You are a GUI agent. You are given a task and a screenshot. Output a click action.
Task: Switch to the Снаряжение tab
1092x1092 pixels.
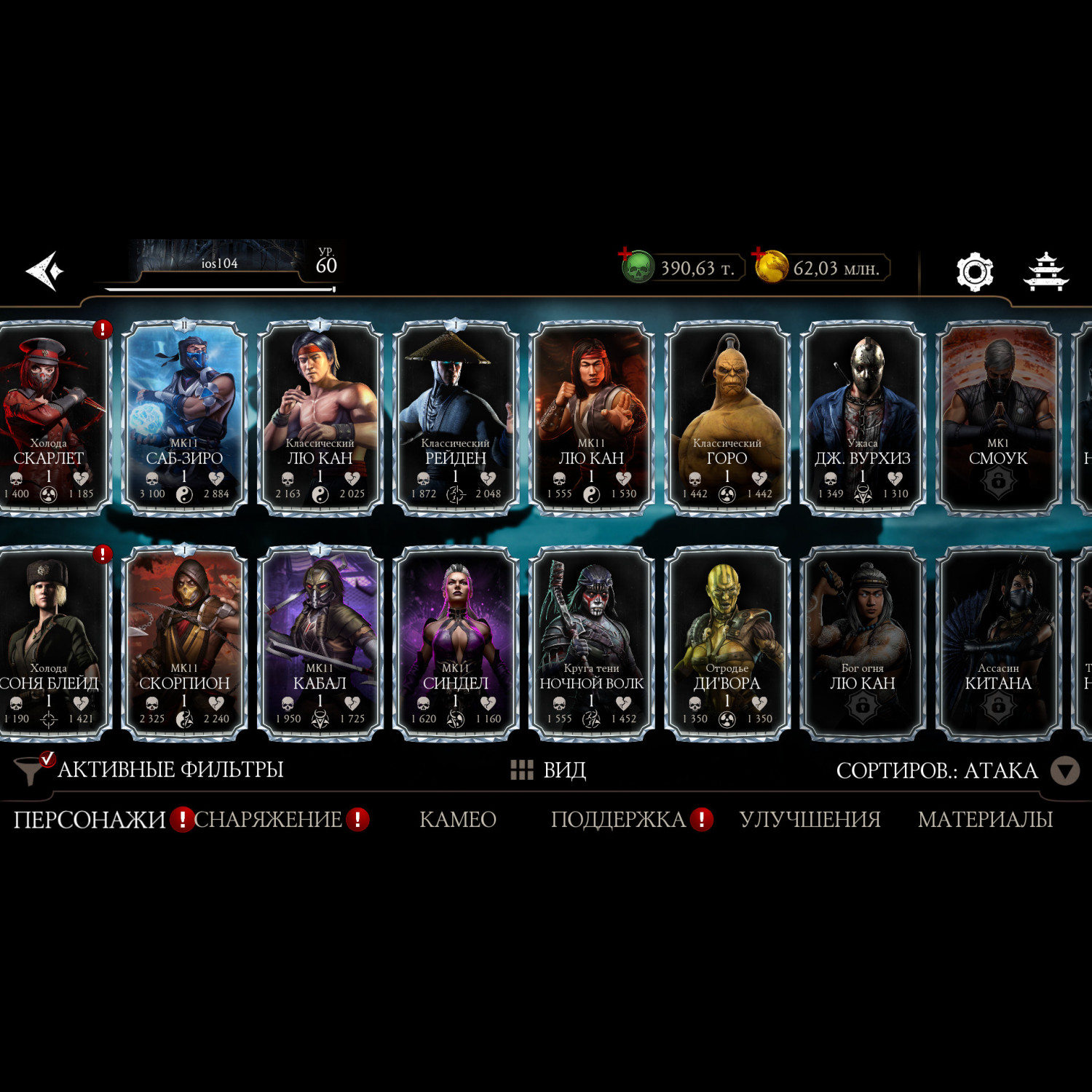(268, 820)
